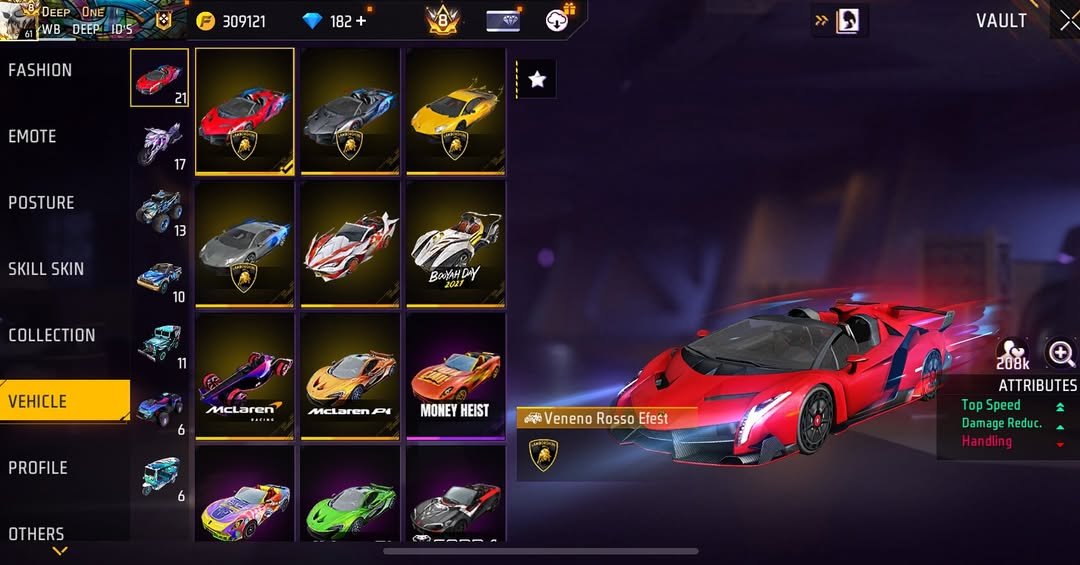Pick the Money Heist car skin
This screenshot has height=565, width=1080.
455,376
